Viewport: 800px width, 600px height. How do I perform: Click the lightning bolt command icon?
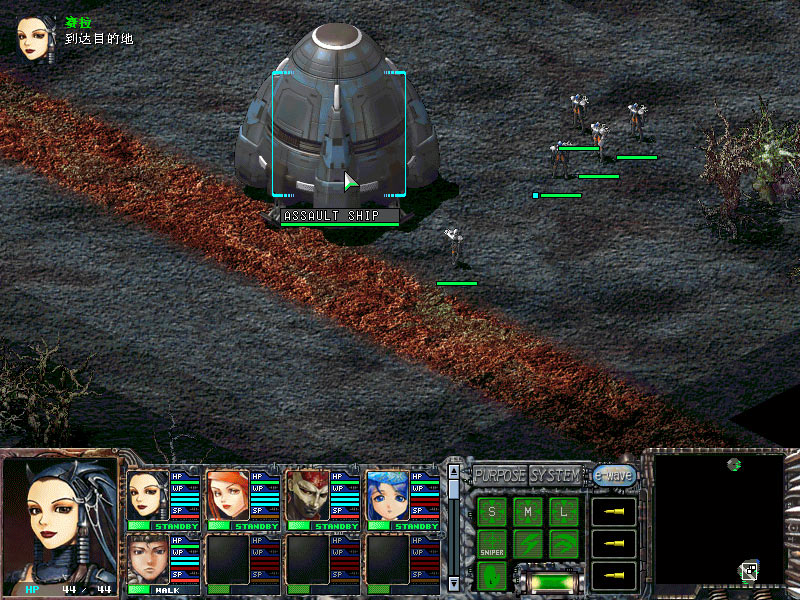(x=527, y=545)
